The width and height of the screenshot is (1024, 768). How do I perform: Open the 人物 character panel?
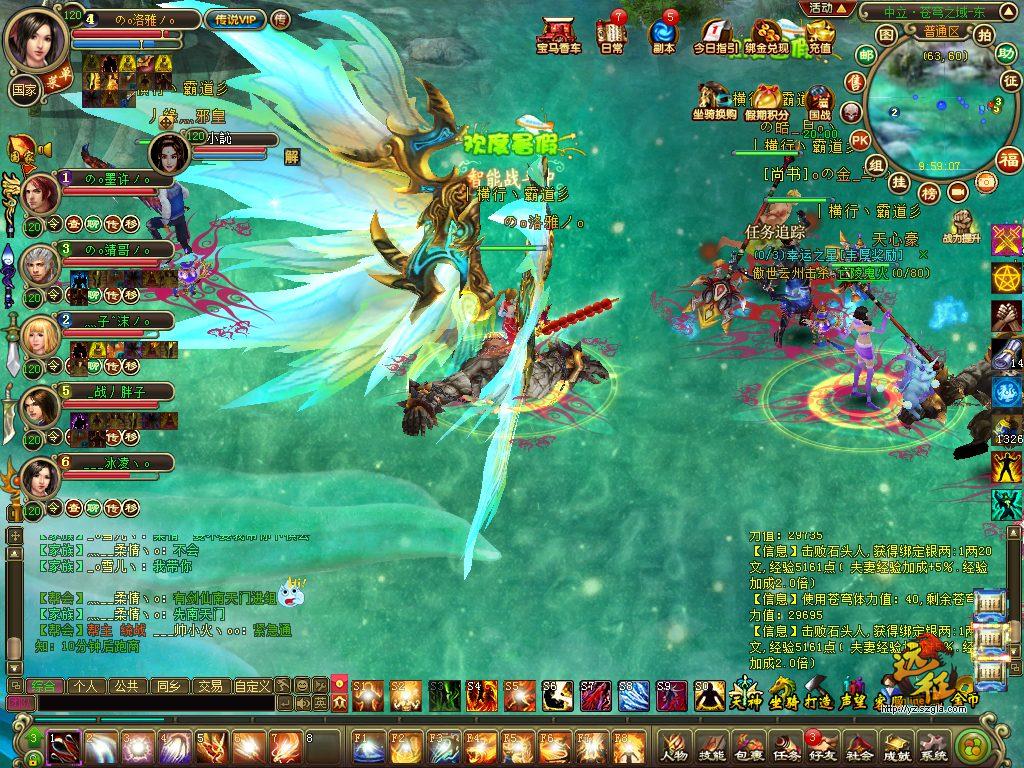pyautogui.click(x=675, y=745)
